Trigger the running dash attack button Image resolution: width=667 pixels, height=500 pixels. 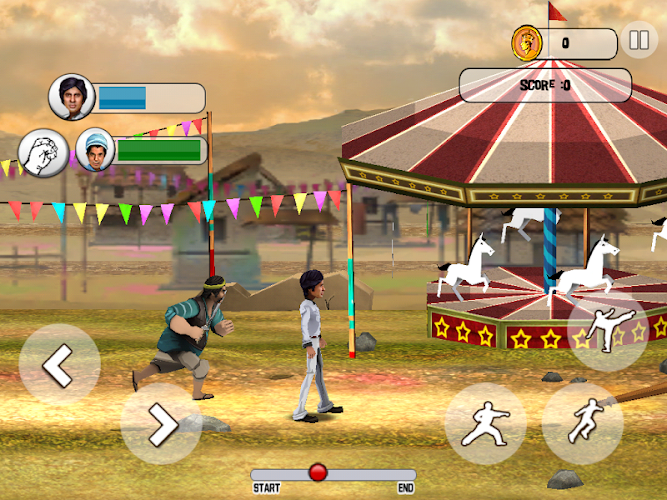(x=582, y=424)
